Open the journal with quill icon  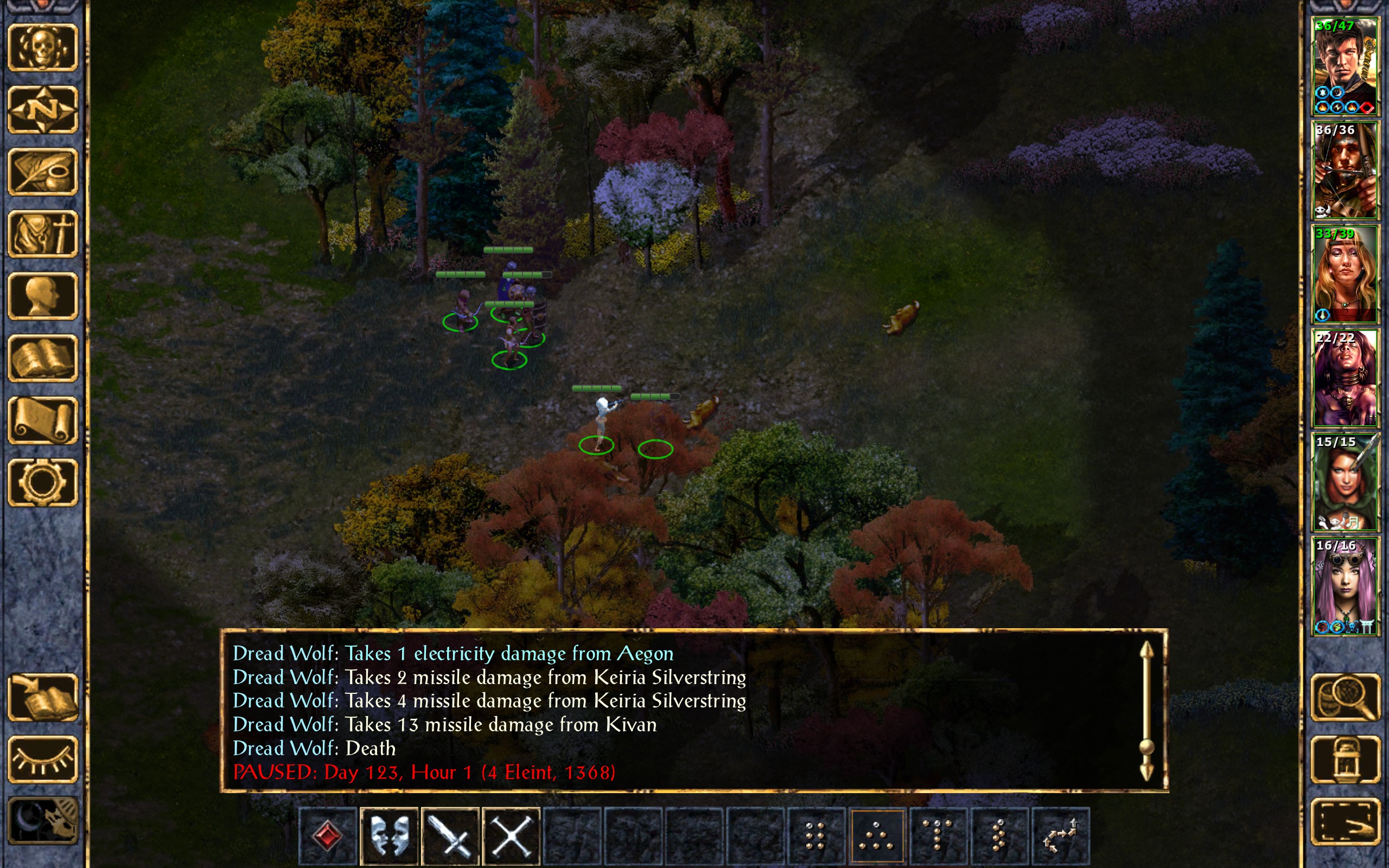click(x=42, y=171)
